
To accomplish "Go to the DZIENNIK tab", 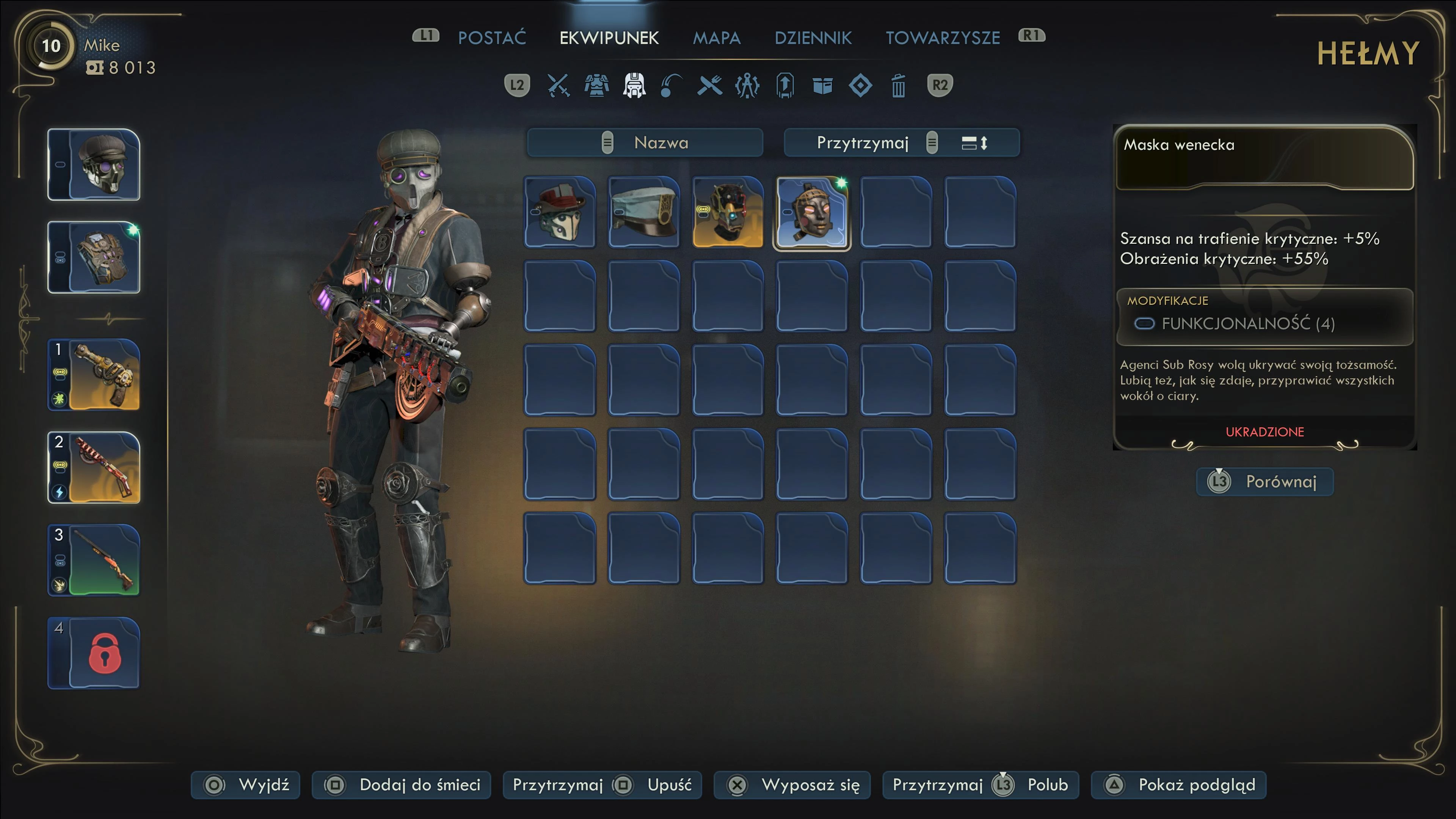I will (813, 38).
